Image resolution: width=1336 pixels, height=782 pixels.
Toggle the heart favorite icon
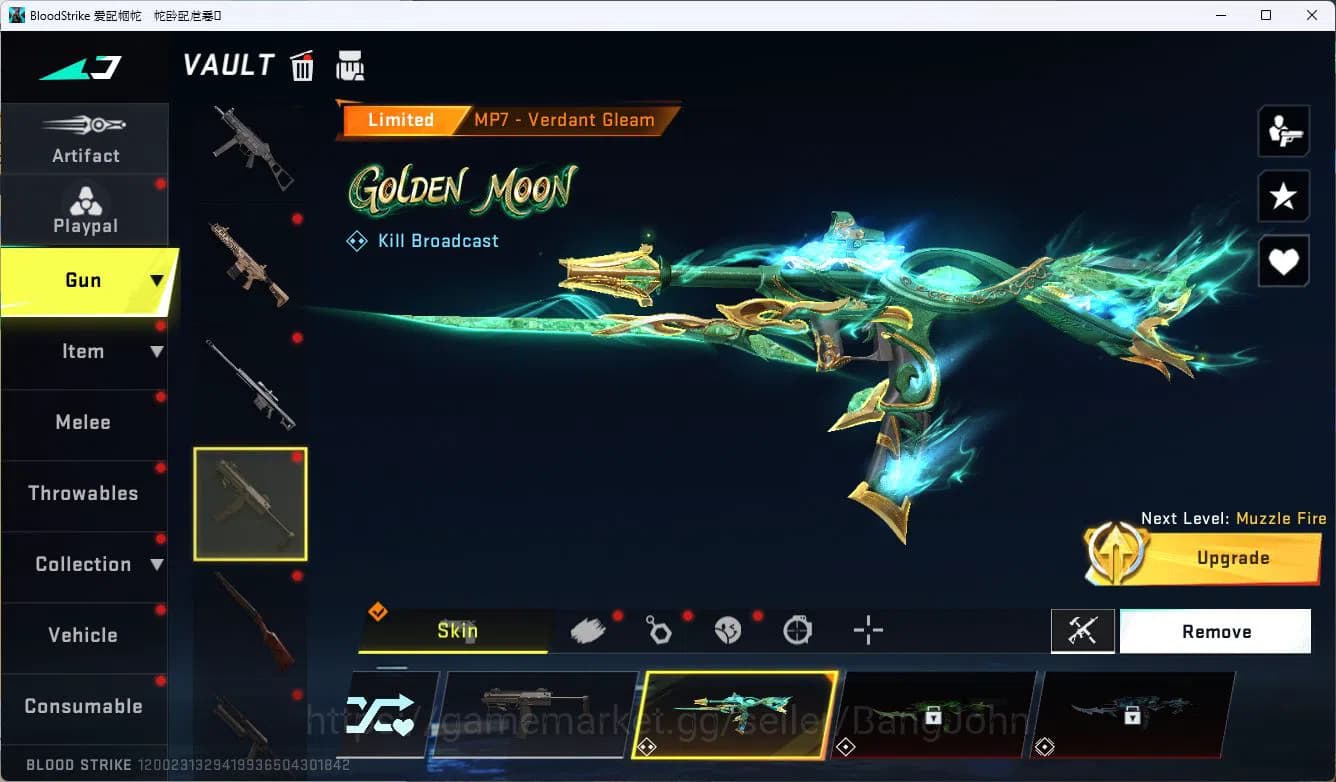(x=1283, y=262)
